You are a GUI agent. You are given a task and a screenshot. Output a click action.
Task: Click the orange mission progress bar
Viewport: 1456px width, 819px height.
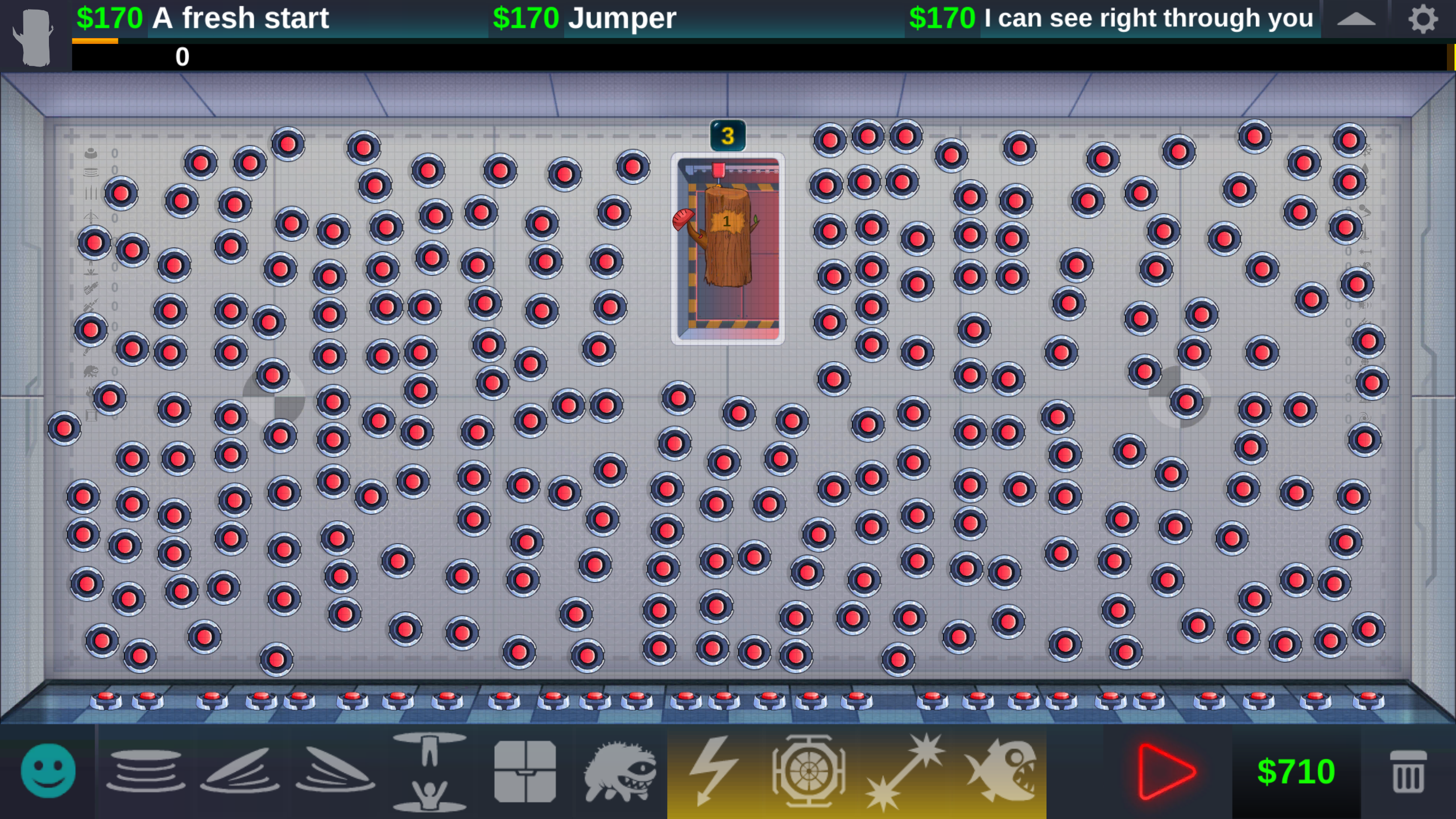tap(96, 40)
